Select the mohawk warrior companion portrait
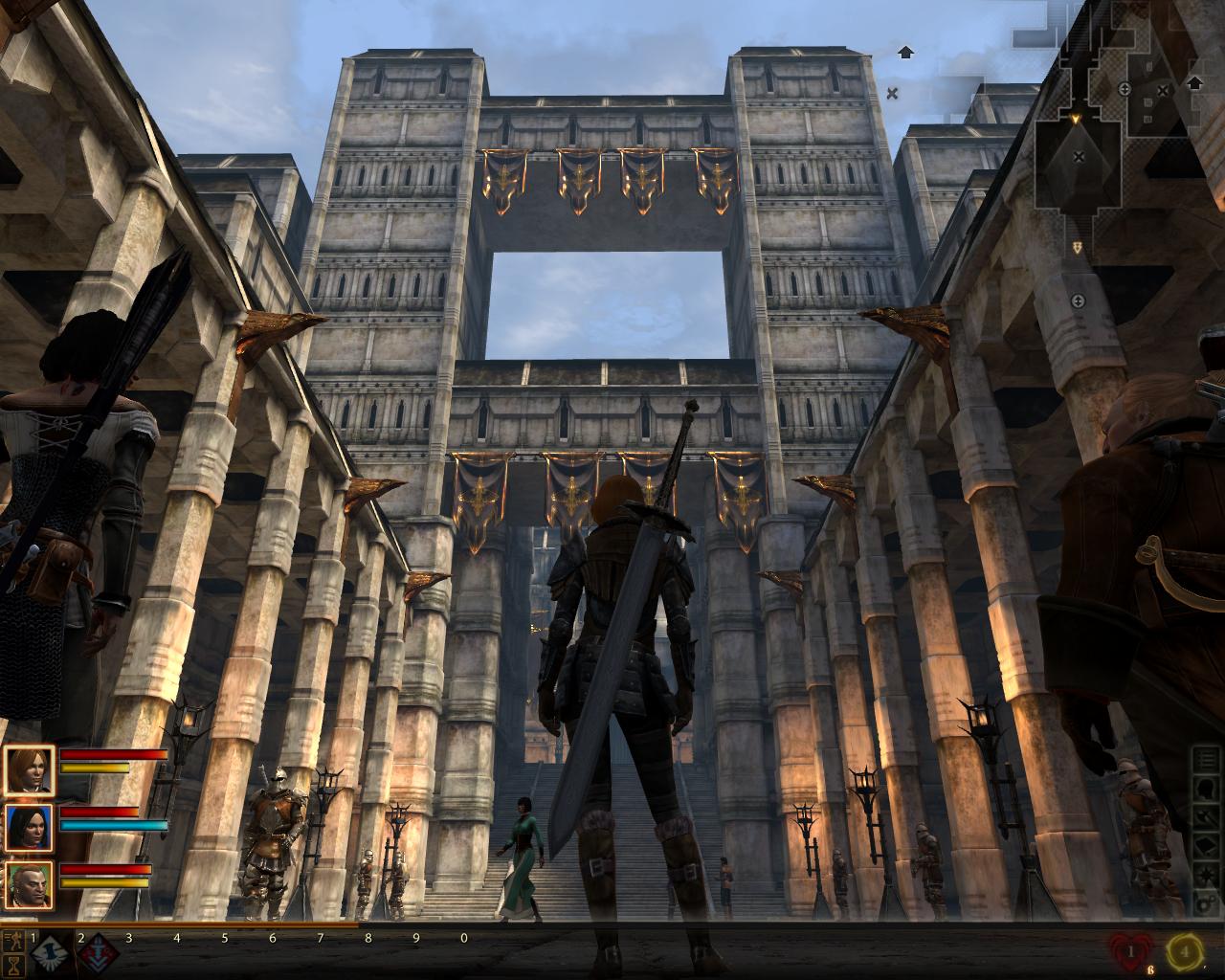 29,885
